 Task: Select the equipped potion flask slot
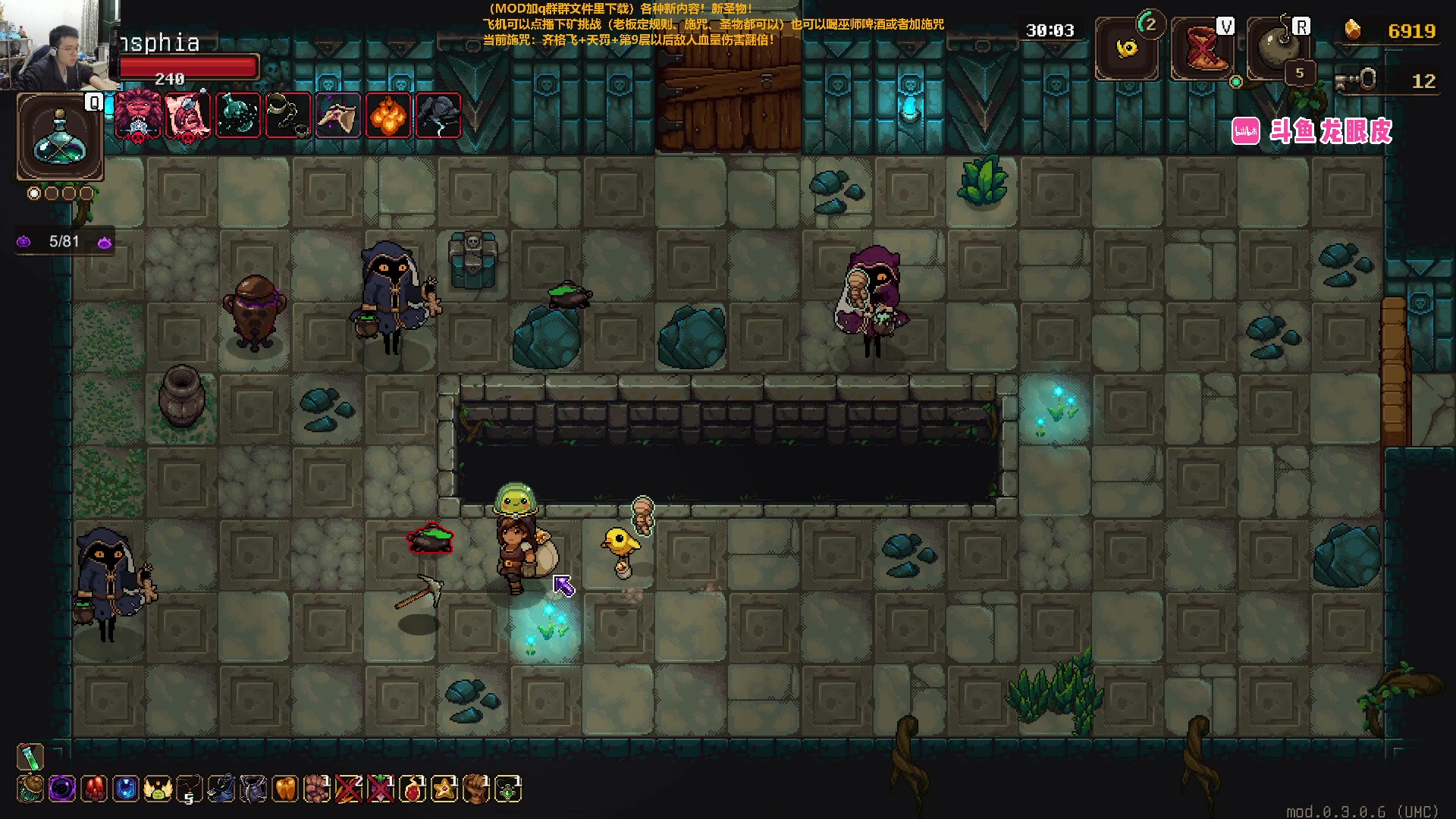[60, 137]
